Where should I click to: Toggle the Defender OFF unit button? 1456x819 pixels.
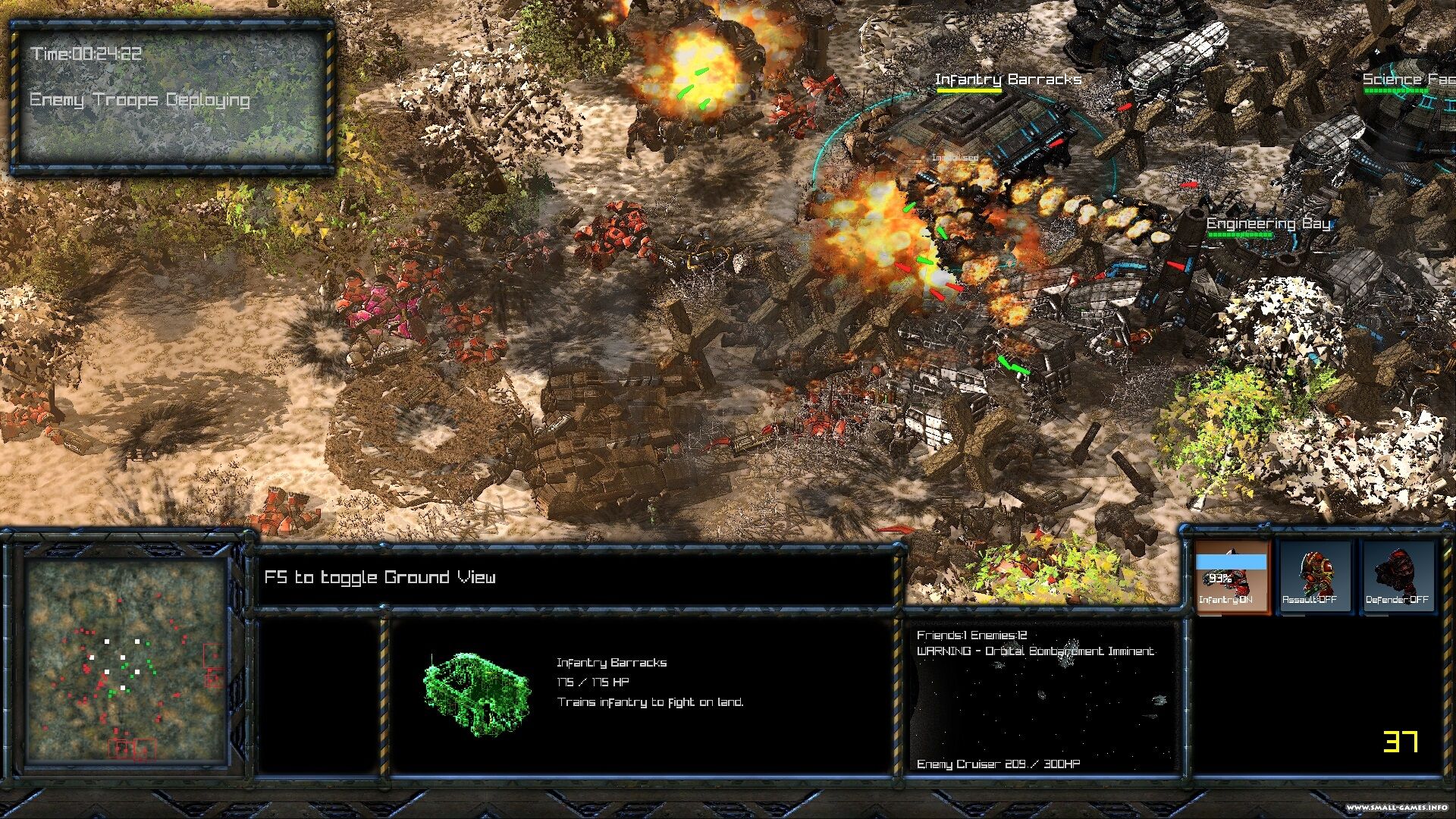[1398, 576]
